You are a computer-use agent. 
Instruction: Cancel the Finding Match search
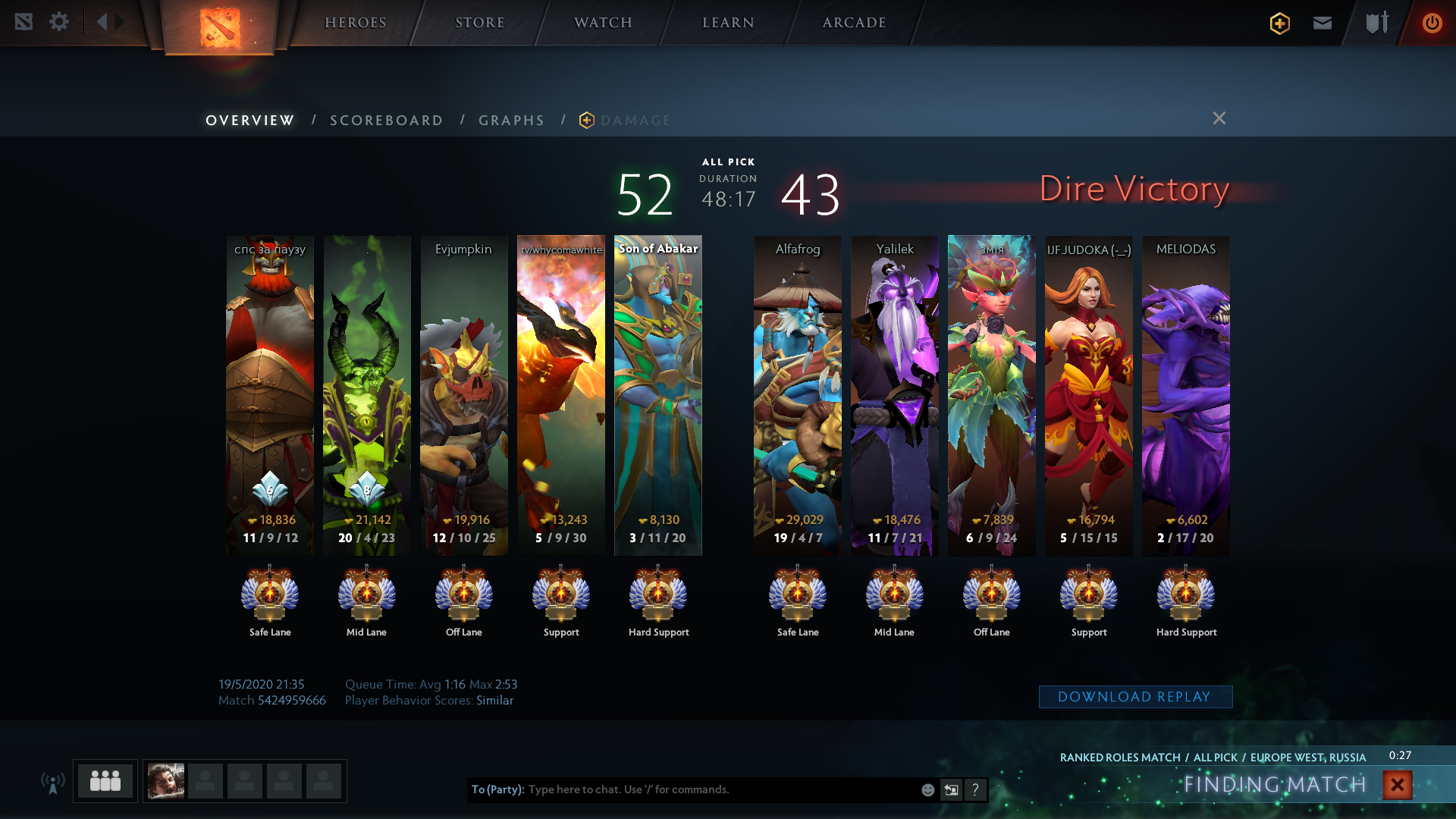click(1397, 785)
